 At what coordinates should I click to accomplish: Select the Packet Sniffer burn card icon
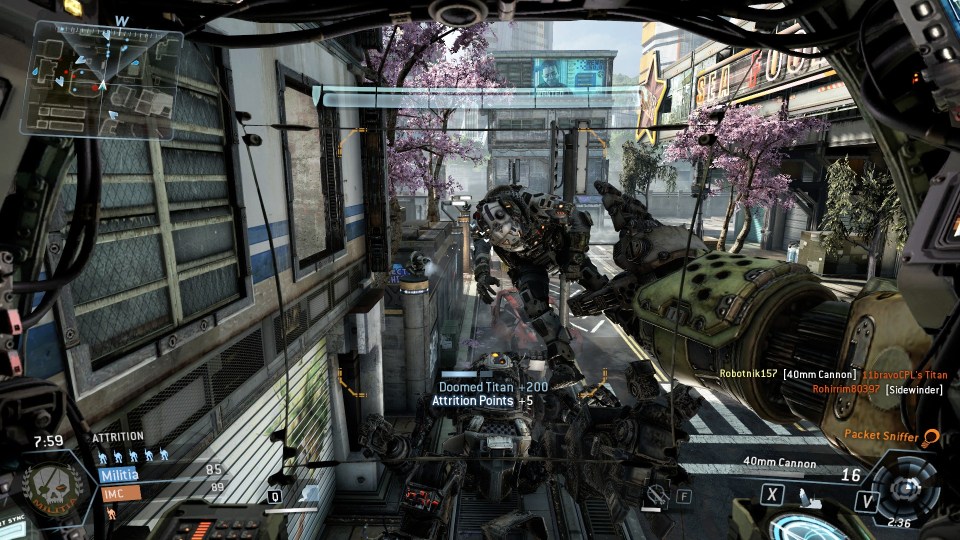click(932, 437)
